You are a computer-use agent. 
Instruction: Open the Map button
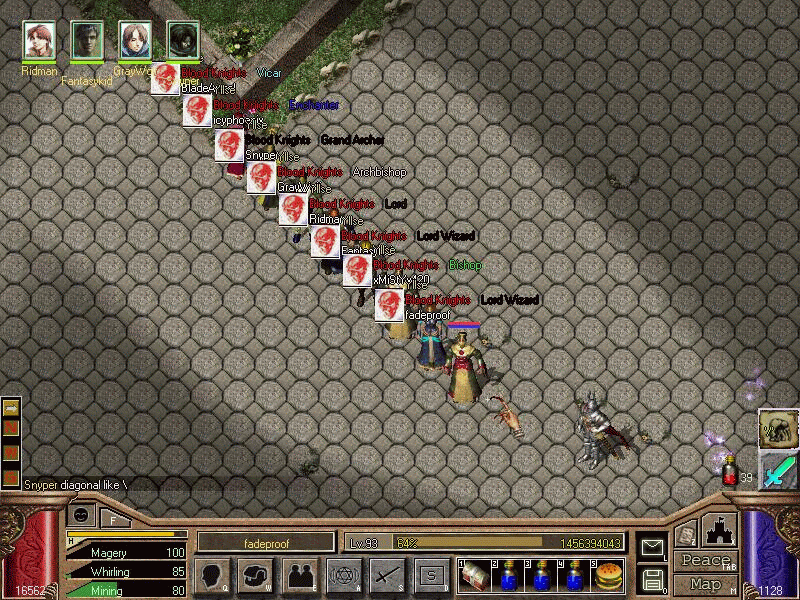coord(705,584)
